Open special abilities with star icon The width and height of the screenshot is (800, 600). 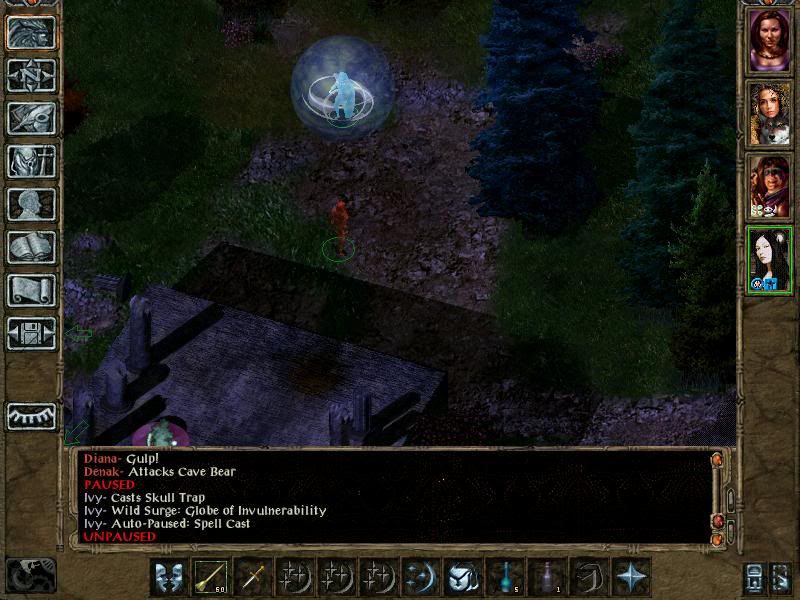tap(632, 577)
